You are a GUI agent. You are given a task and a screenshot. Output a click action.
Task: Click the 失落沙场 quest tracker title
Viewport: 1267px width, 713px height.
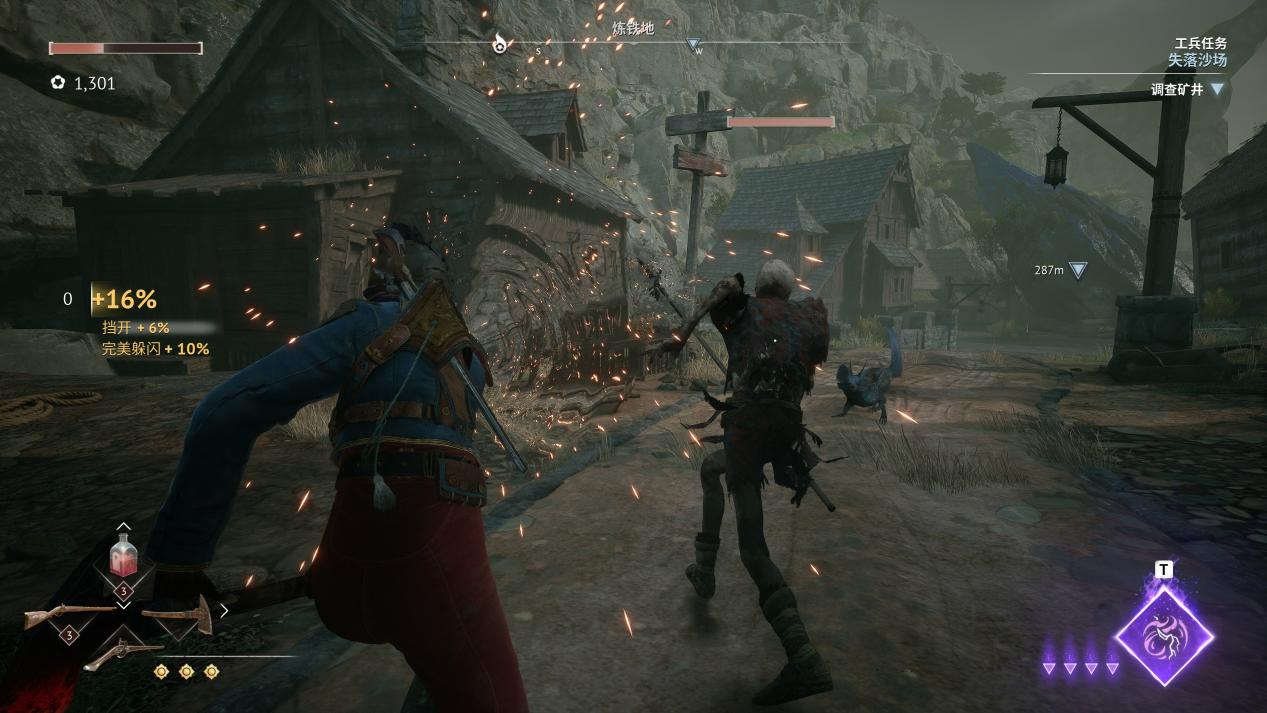pos(1197,60)
